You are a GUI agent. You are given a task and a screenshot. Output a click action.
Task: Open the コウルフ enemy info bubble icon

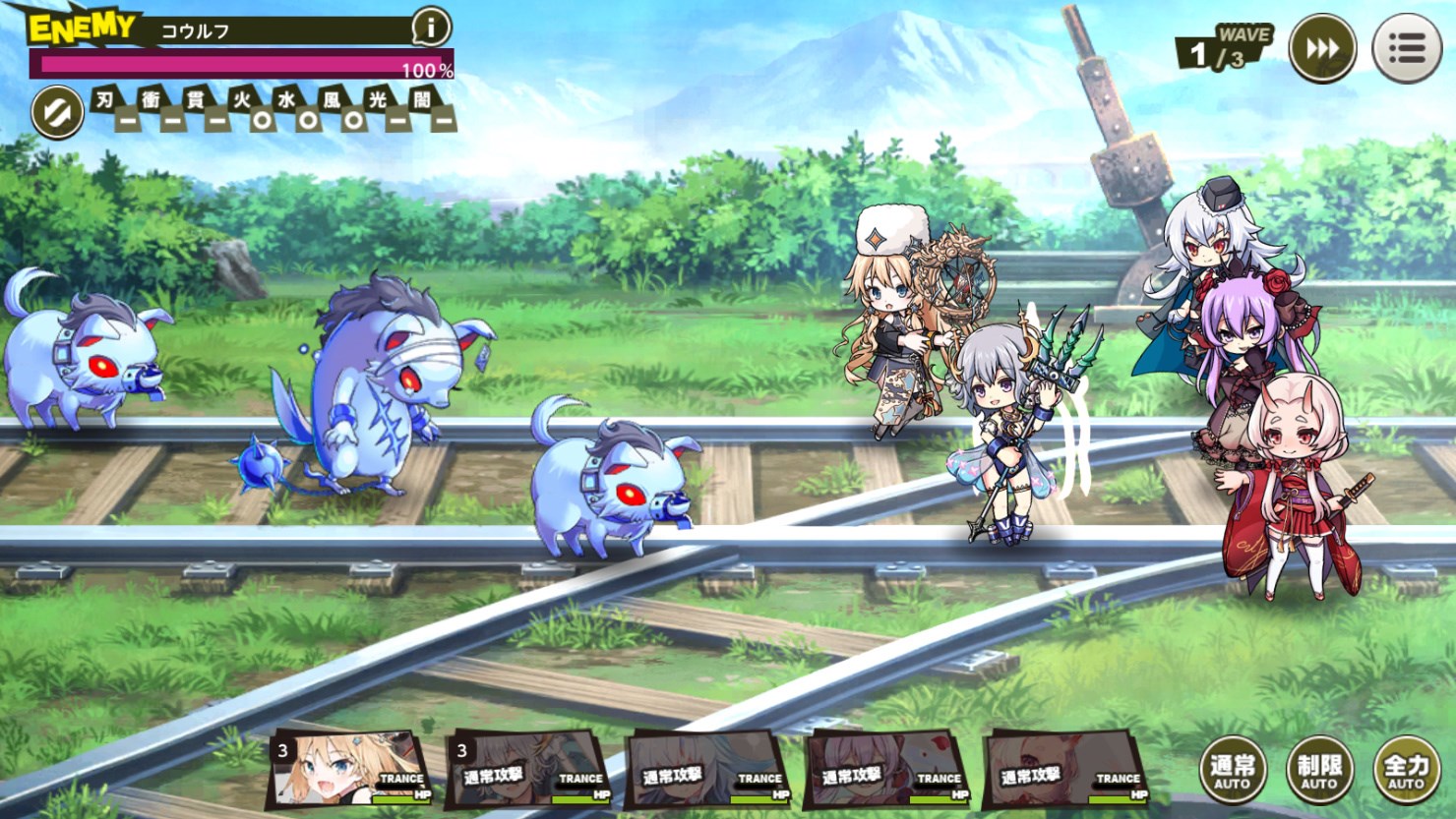(429, 29)
